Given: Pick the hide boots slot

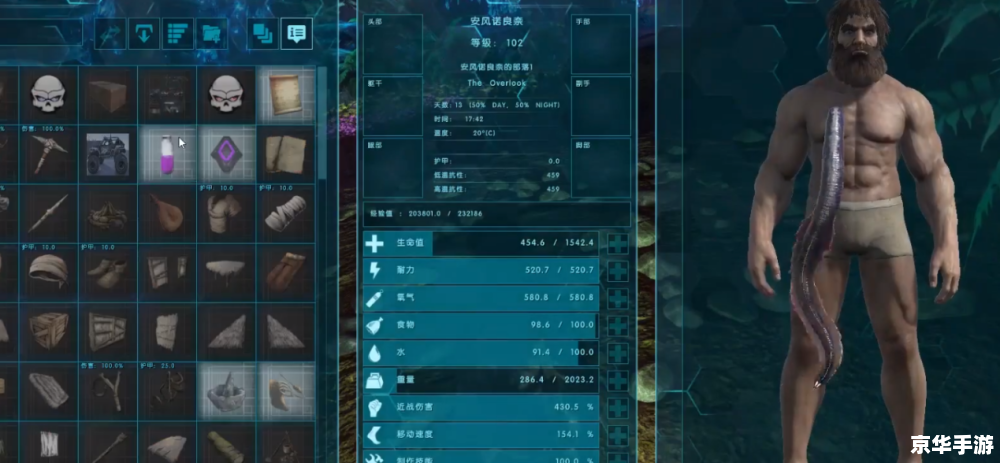Looking at the screenshot, I should [x=108, y=270].
